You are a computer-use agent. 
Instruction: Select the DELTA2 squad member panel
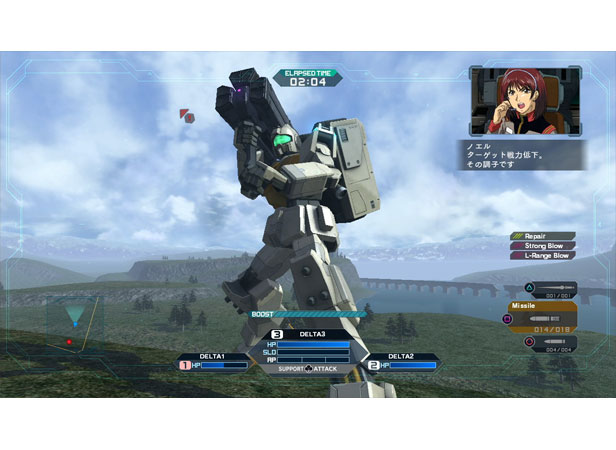401,361
